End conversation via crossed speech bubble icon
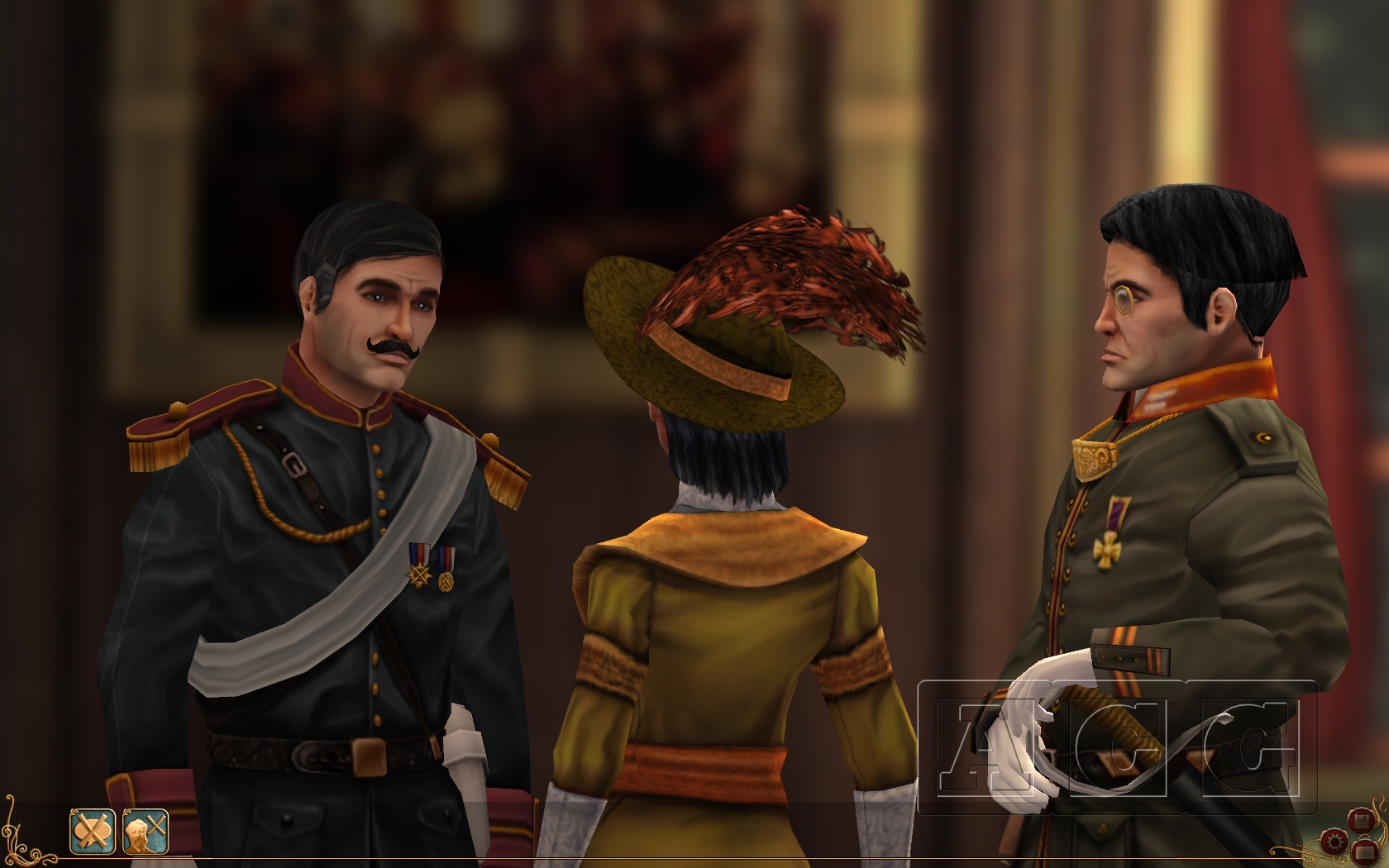This screenshot has width=1389, height=868. (93, 831)
